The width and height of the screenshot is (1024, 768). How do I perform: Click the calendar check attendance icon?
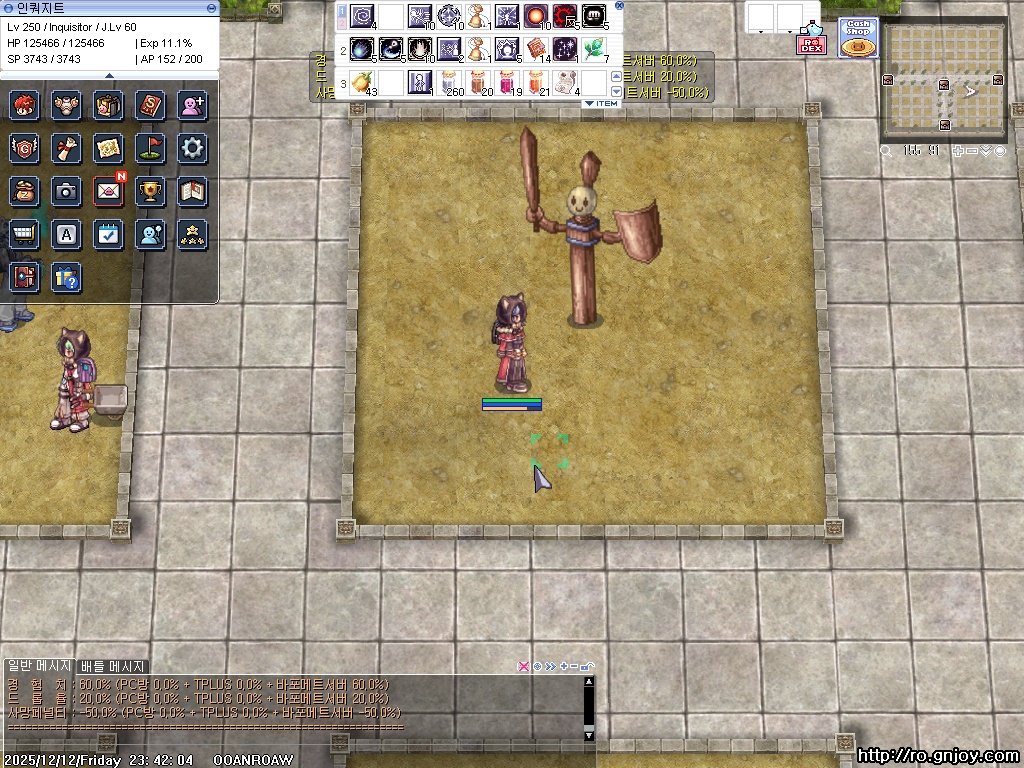click(x=108, y=234)
